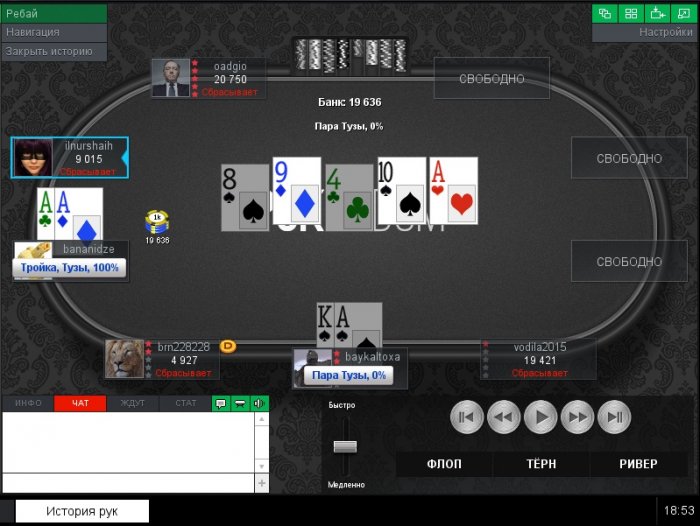
Task: Show the СТАТ tab
Action: point(185,403)
